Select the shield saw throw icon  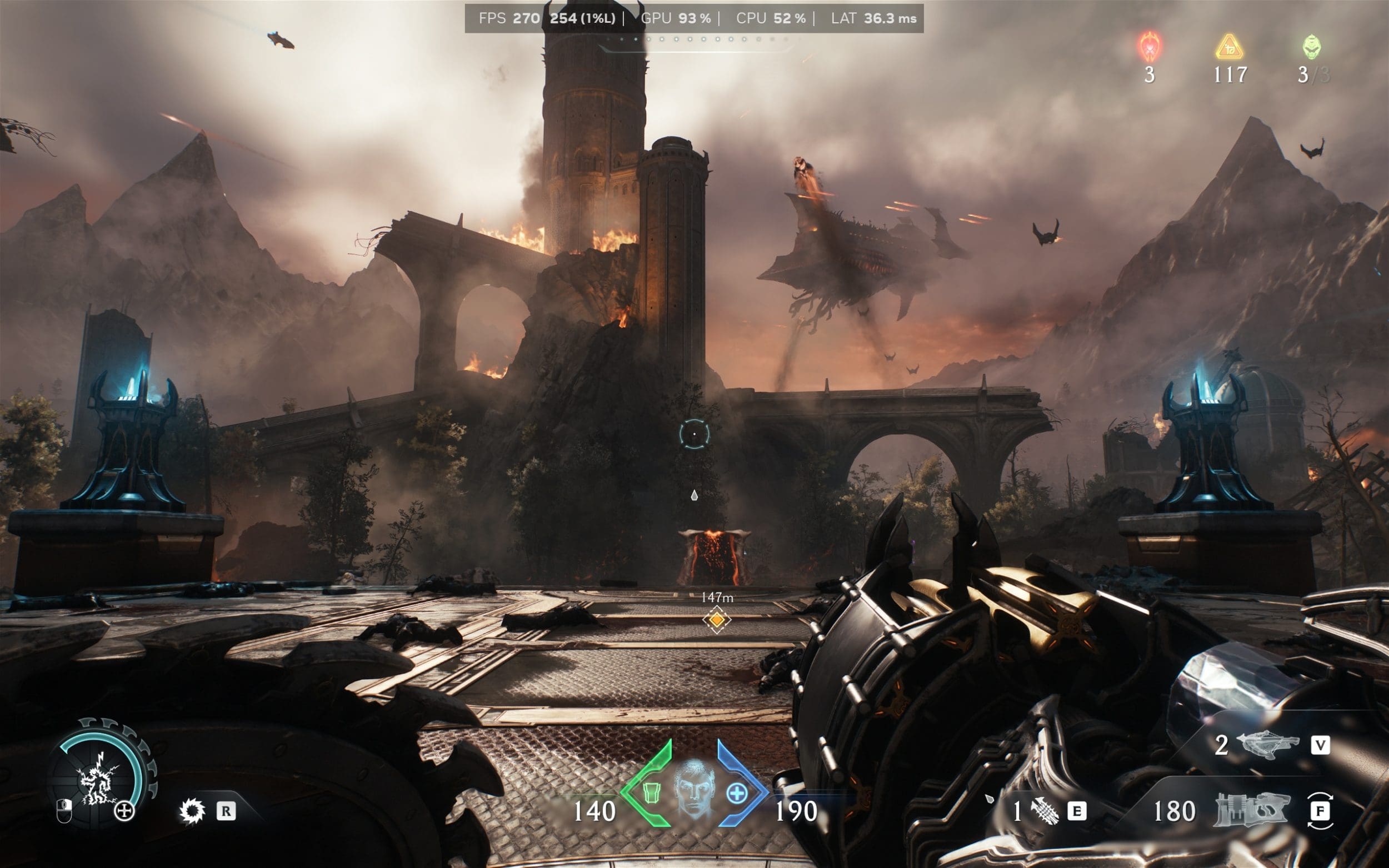pyautogui.click(x=191, y=811)
